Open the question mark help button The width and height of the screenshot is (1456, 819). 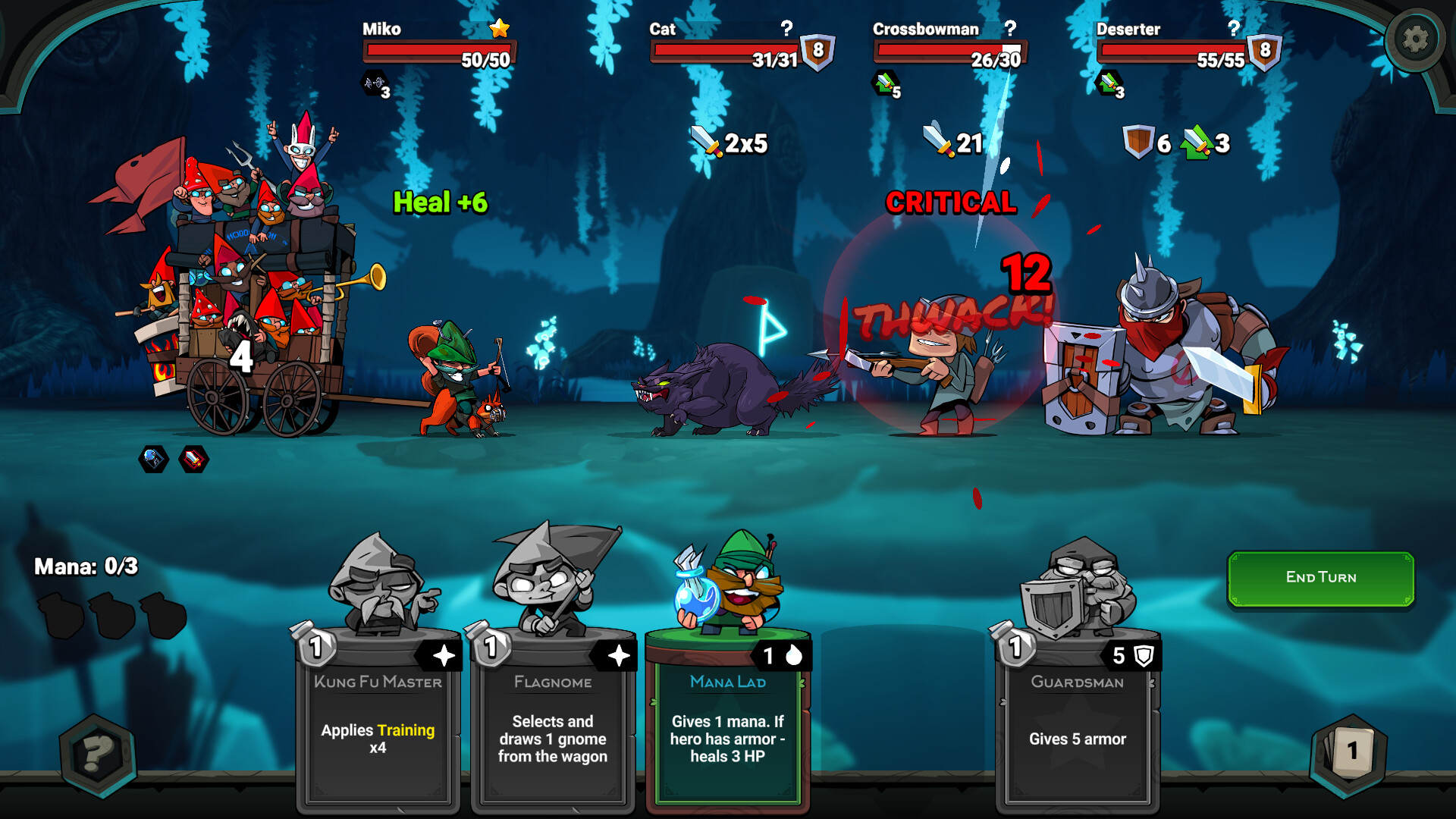[98, 755]
